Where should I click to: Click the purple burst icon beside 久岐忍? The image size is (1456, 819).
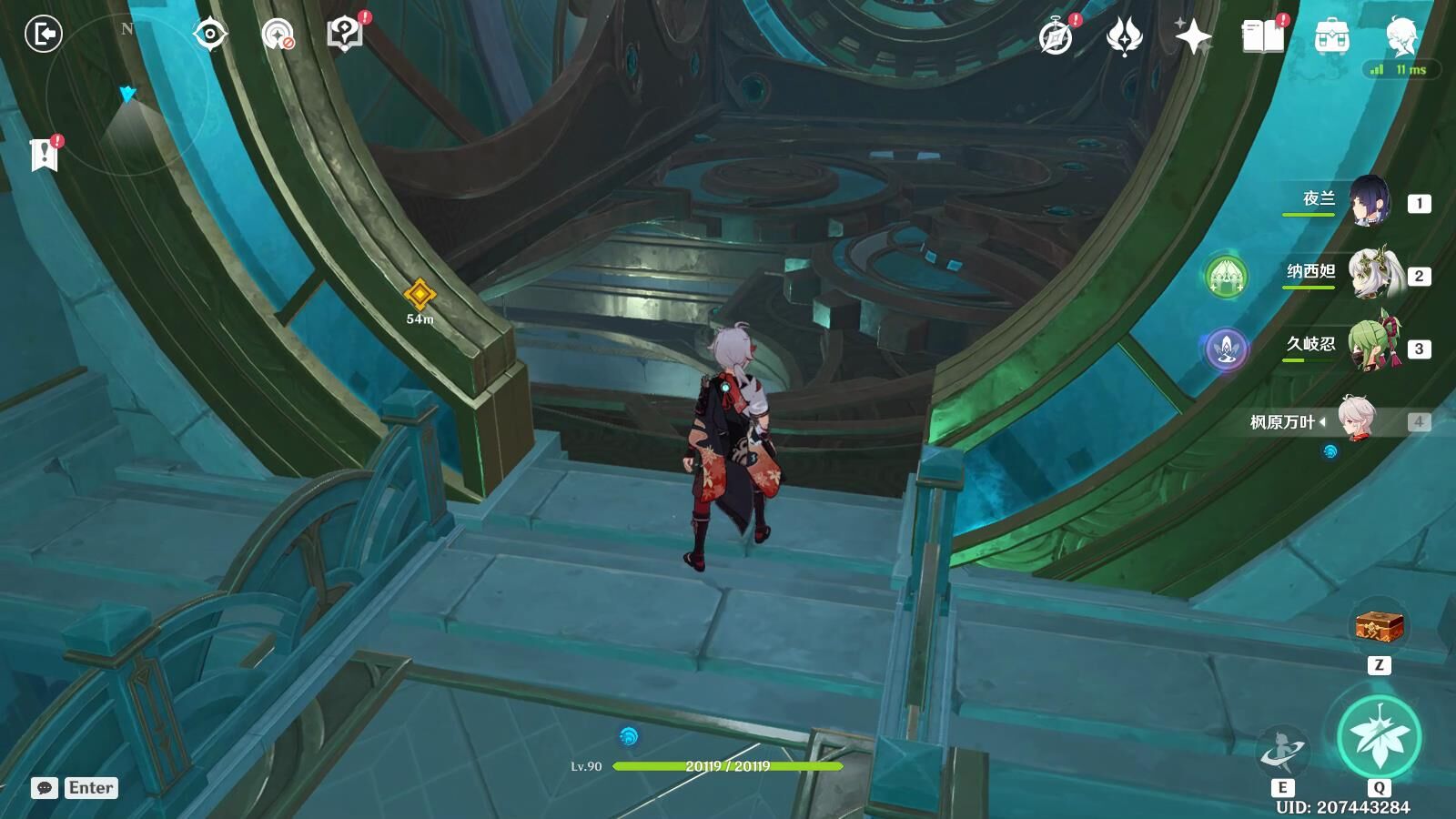pos(1226,349)
